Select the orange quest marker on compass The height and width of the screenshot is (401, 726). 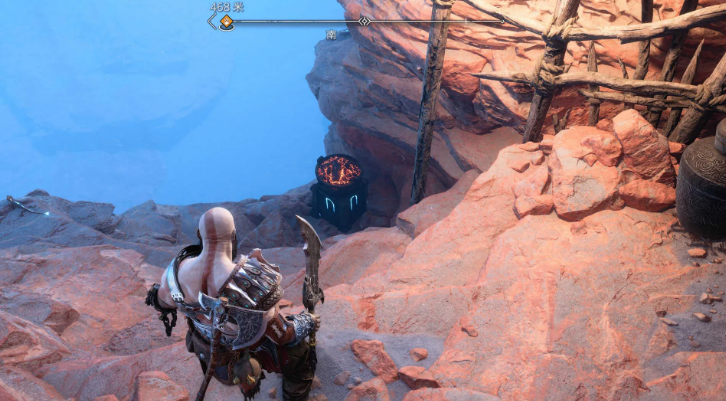(x=227, y=22)
